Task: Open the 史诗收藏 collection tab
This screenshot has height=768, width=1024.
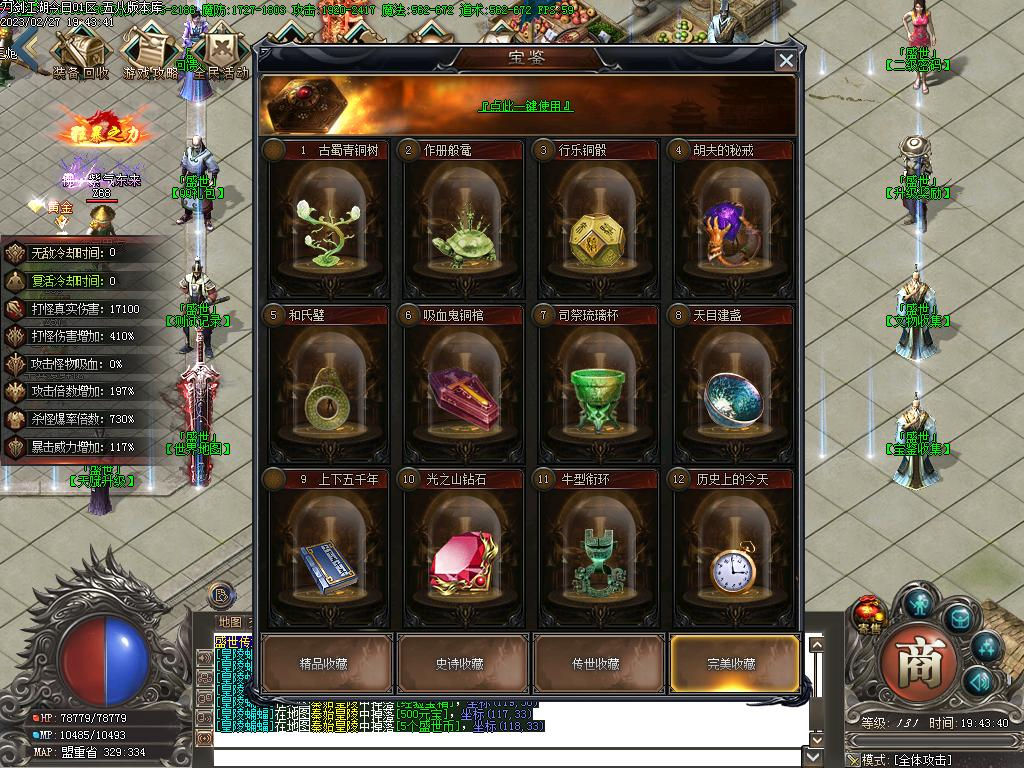Action: pos(463,663)
